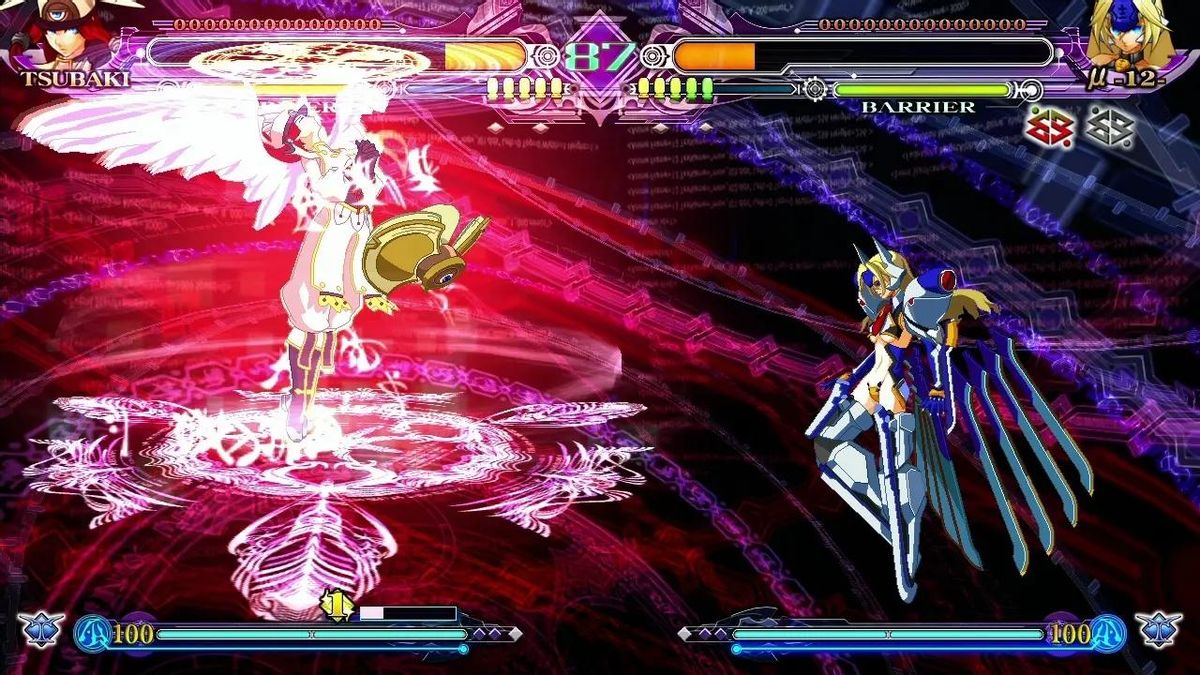Click the μ-12 character portrait
The height and width of the screenshot is (675, 1200).
click(1129, 34)
